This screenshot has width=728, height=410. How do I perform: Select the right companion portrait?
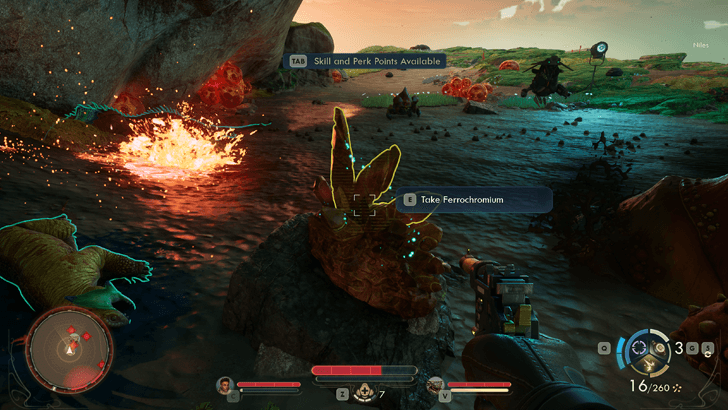[x=434, y=385]
